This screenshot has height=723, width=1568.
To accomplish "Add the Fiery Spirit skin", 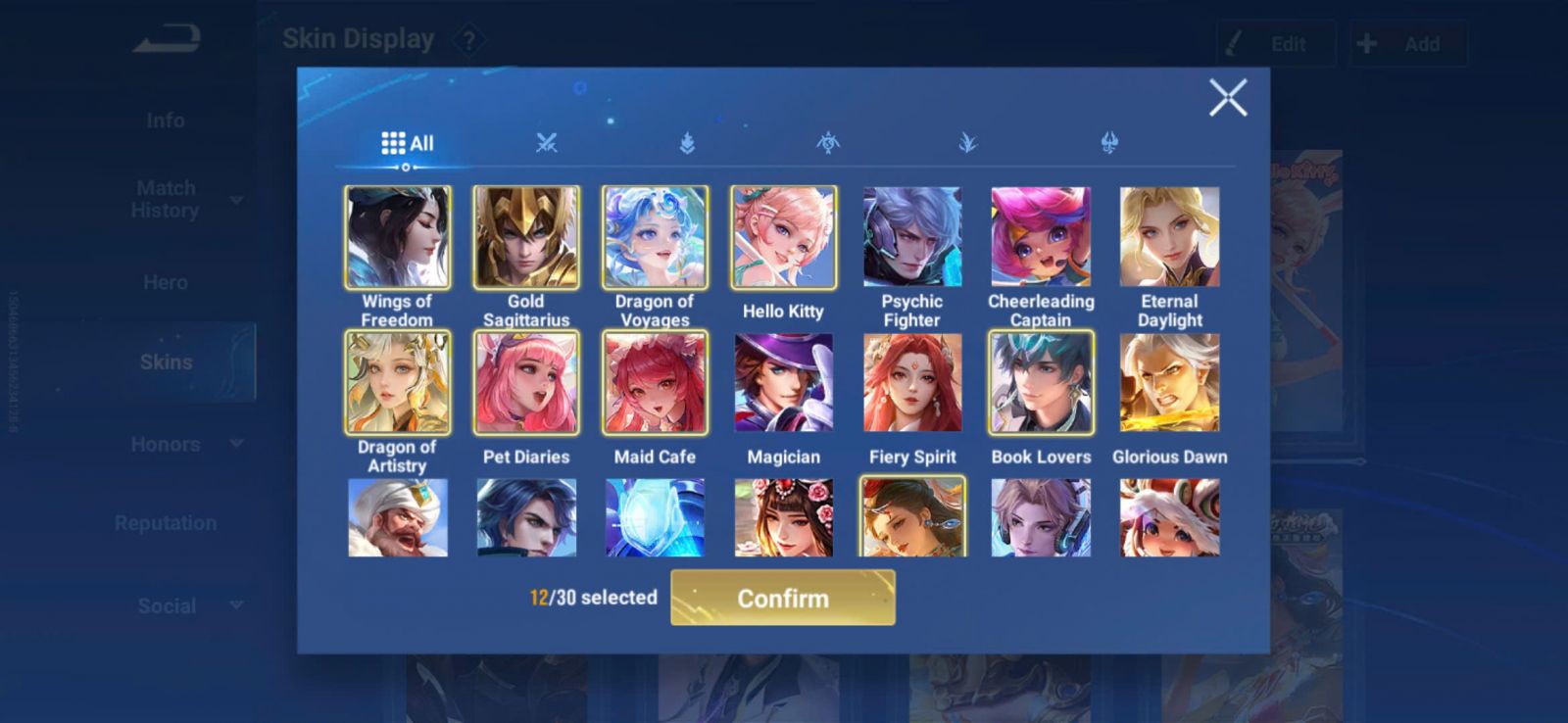I will point(911,382).
